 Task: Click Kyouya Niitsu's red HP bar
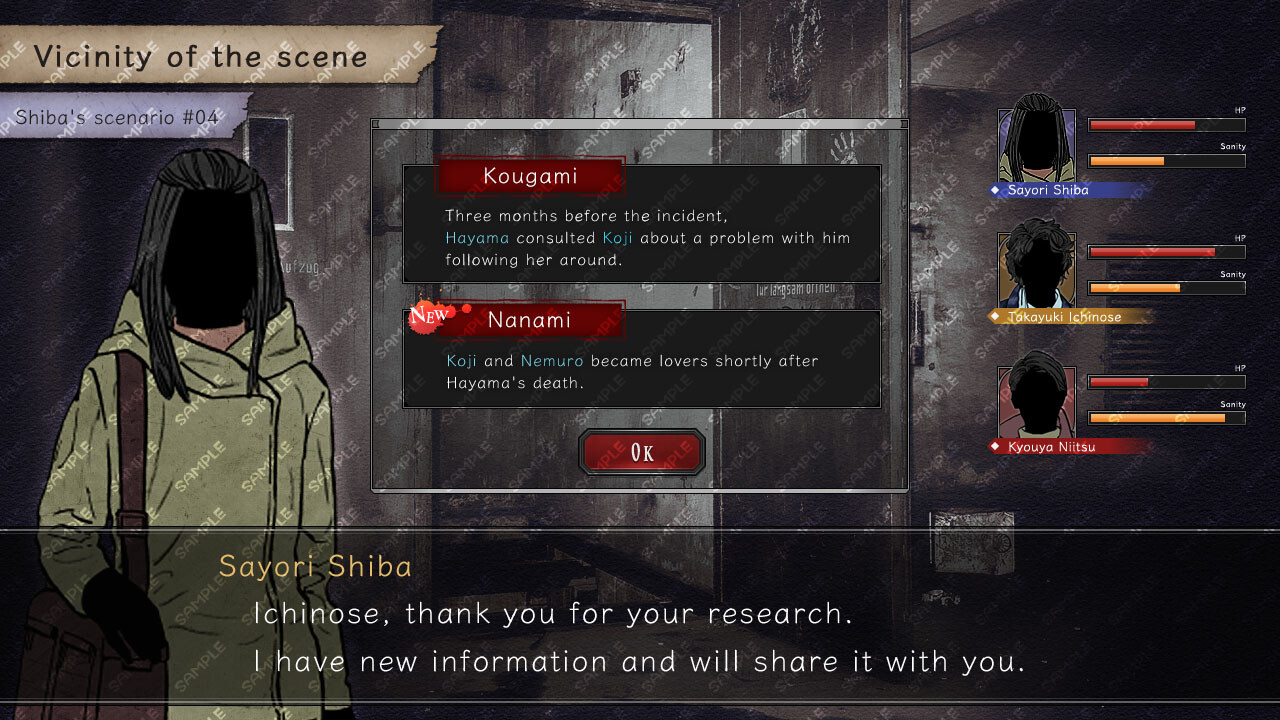(x=1118, y=381)
